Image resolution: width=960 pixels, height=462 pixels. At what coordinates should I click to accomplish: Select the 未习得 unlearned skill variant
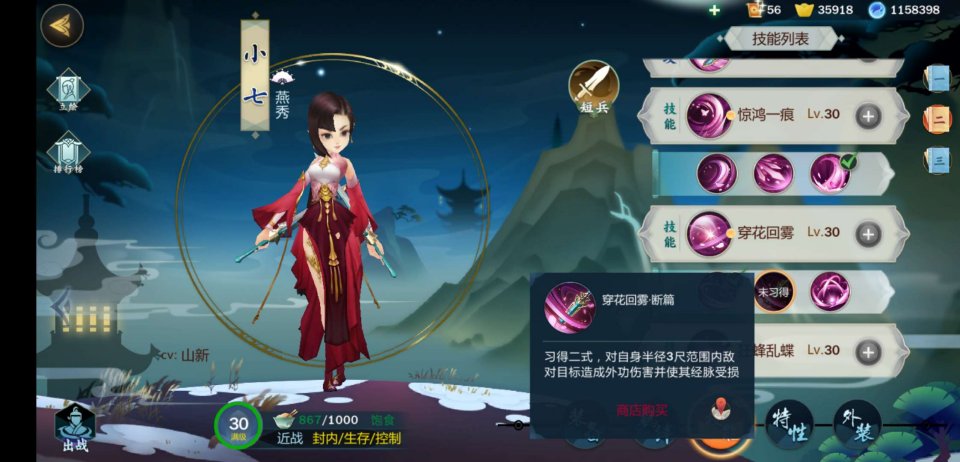[773, 291]
